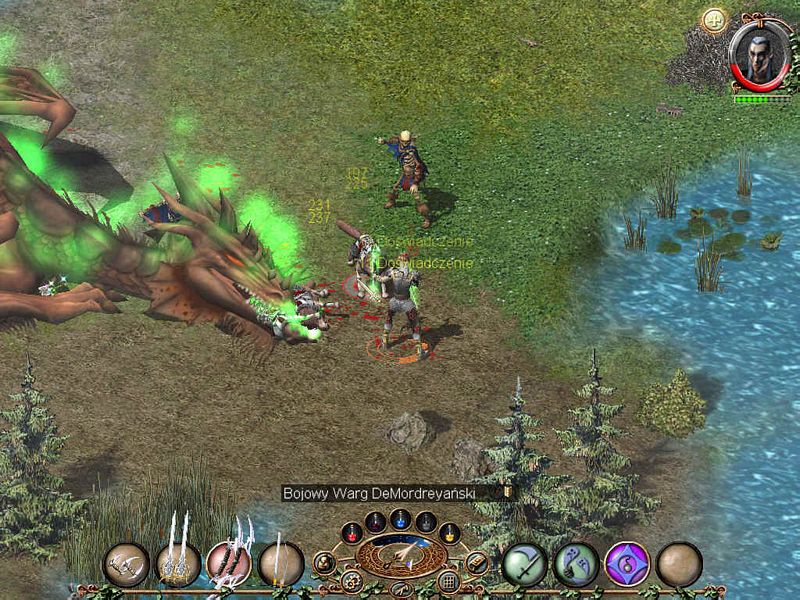Select the fourth weapon slot with thin blade
800x600 pixels.
(x=281, y=564)
